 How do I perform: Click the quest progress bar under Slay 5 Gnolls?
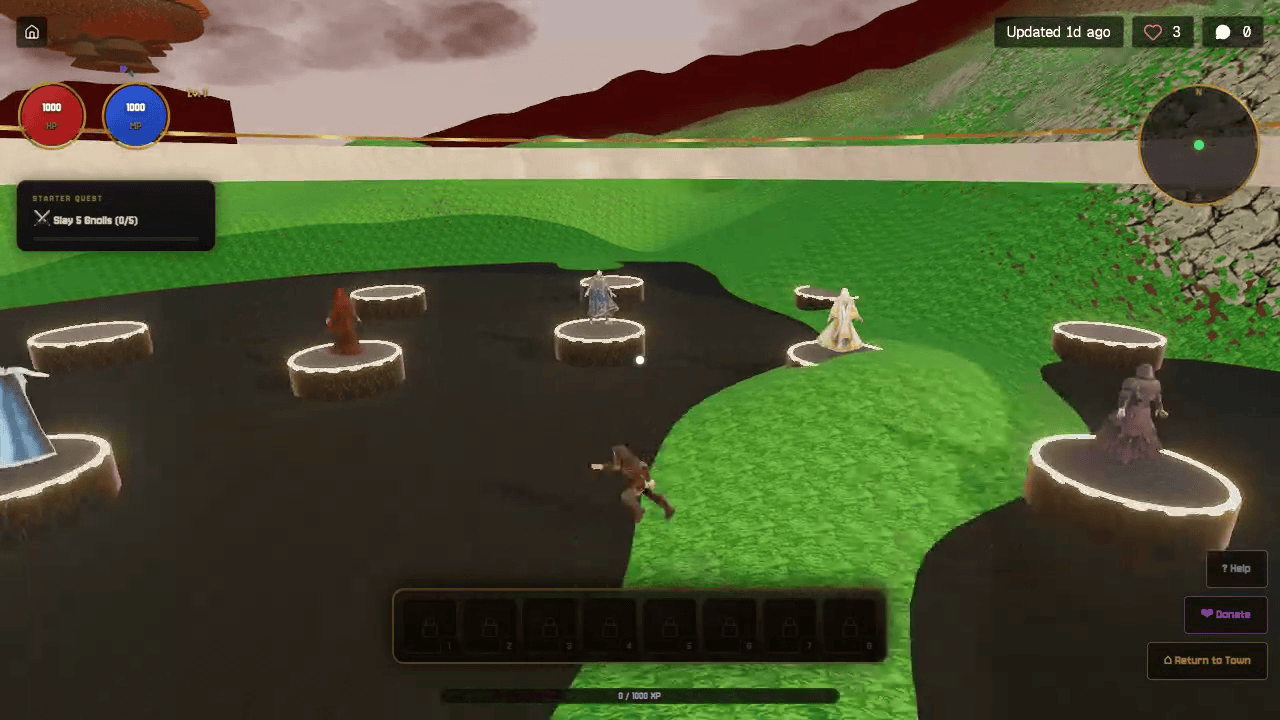tap(117, 239)
